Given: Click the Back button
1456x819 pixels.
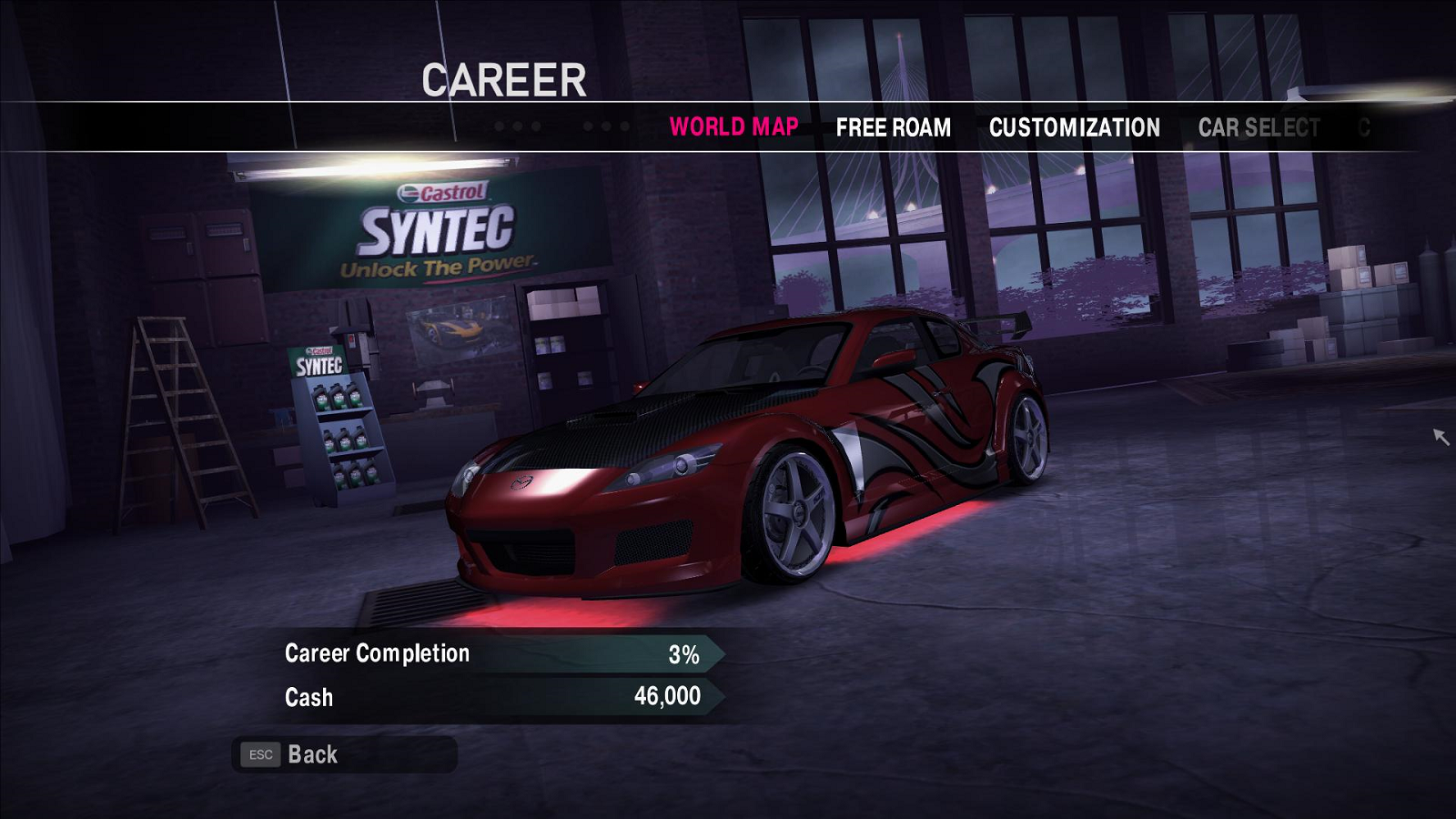Looking at the screenshot, I should click(312, 754).
